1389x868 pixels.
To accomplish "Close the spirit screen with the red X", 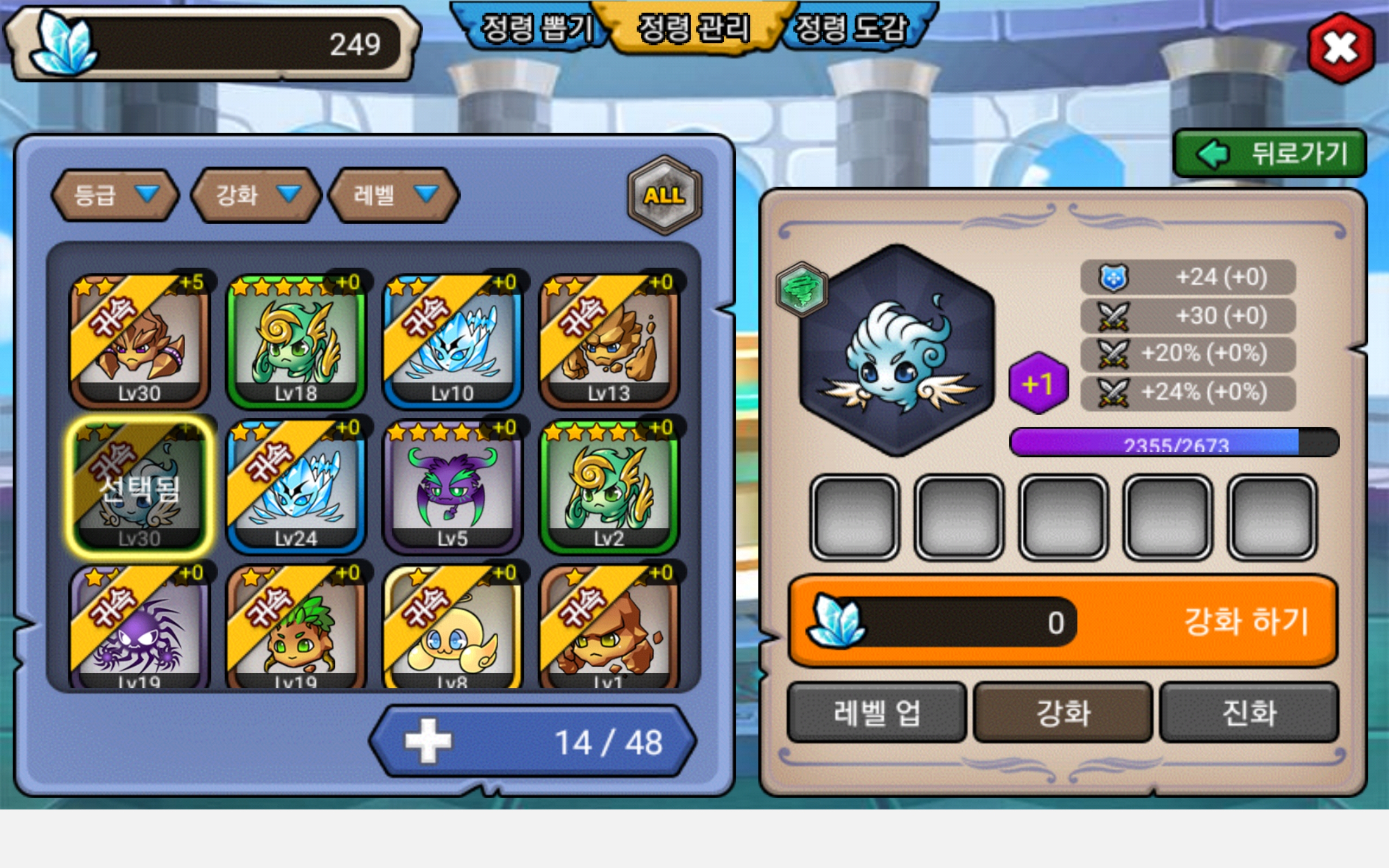I will point(1341,48).
